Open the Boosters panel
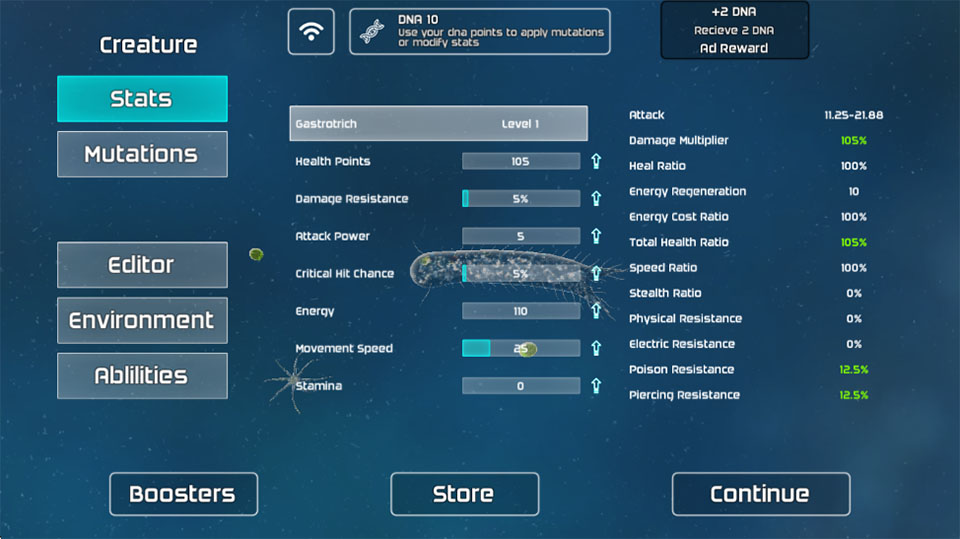 [183, 494]
